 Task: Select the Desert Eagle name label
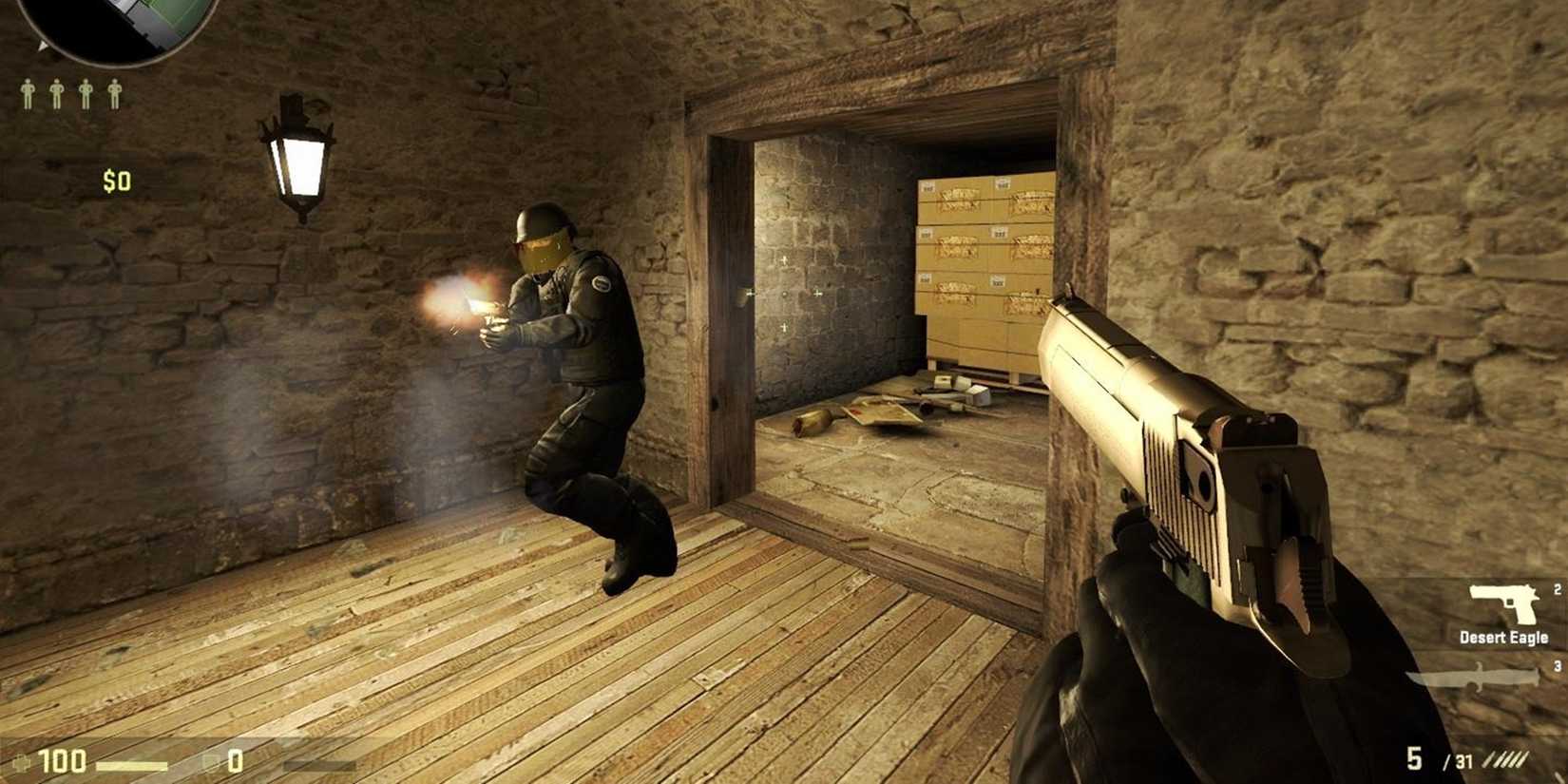coord(1503,639)
